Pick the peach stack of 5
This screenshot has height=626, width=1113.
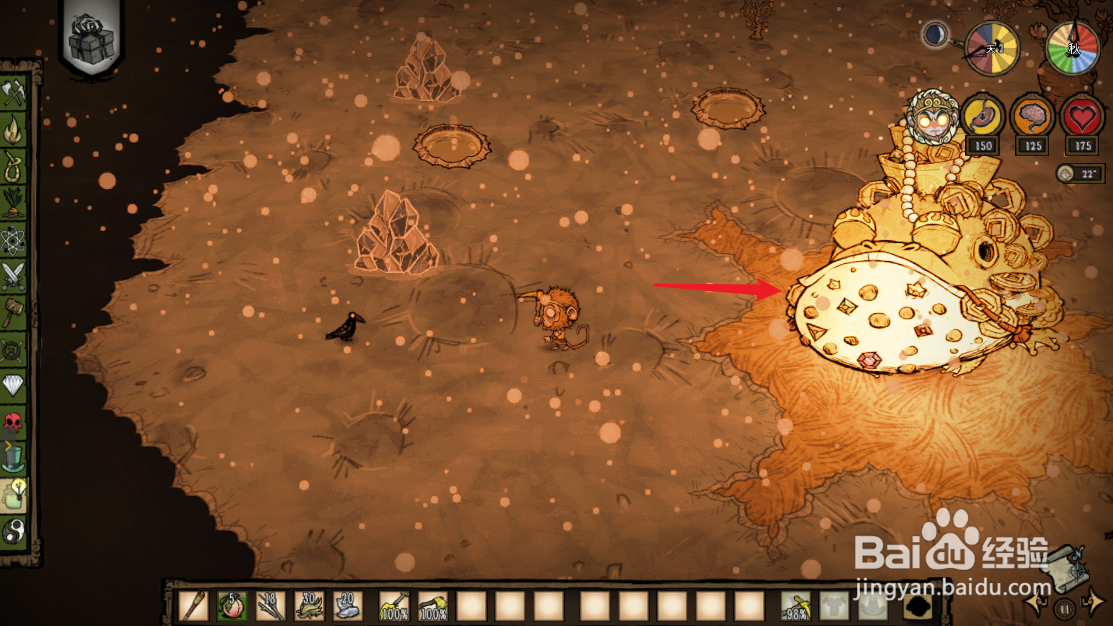click(x=232, y=606)
